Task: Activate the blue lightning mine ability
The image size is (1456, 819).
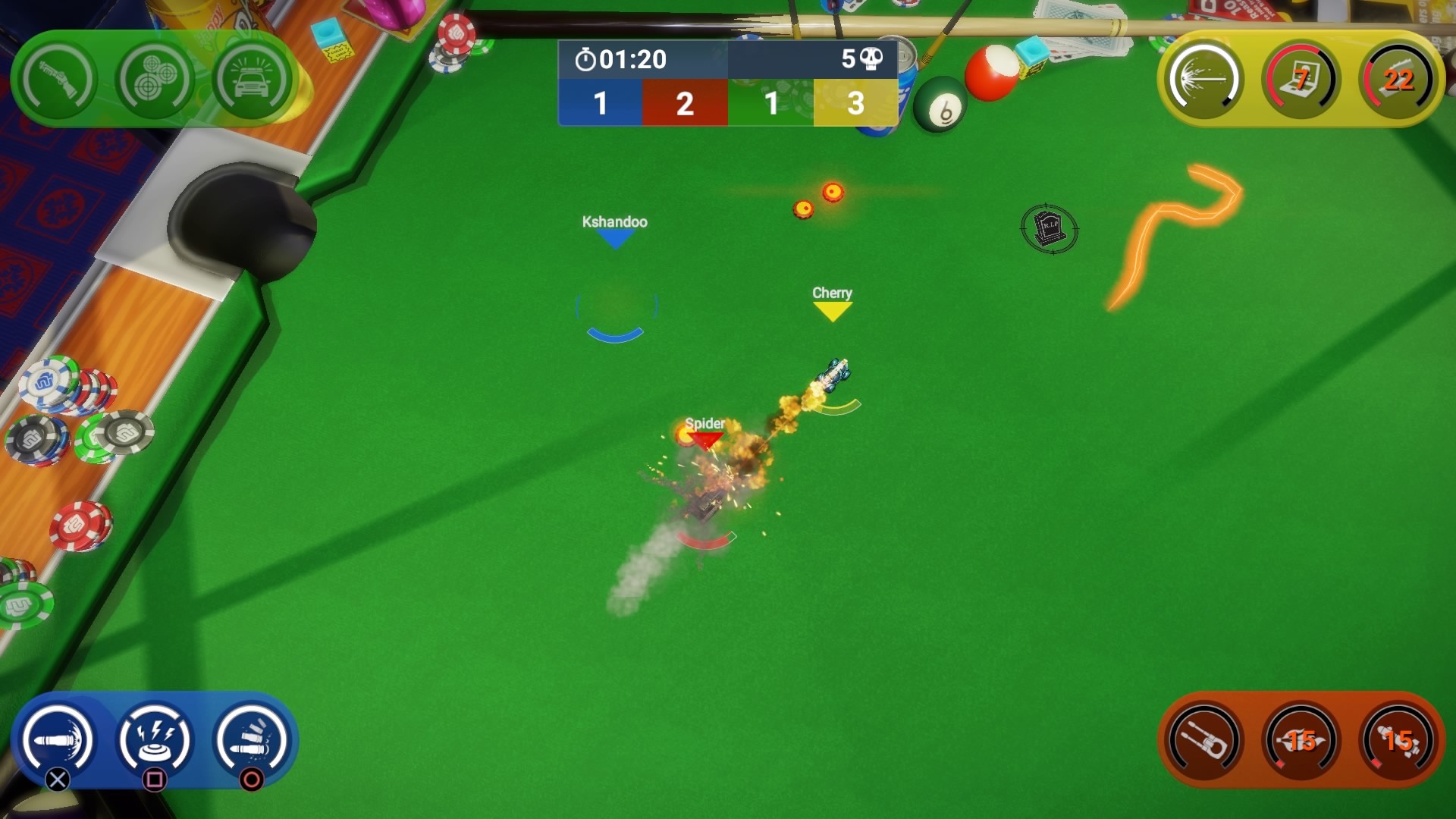Action: tap(155, 741)
